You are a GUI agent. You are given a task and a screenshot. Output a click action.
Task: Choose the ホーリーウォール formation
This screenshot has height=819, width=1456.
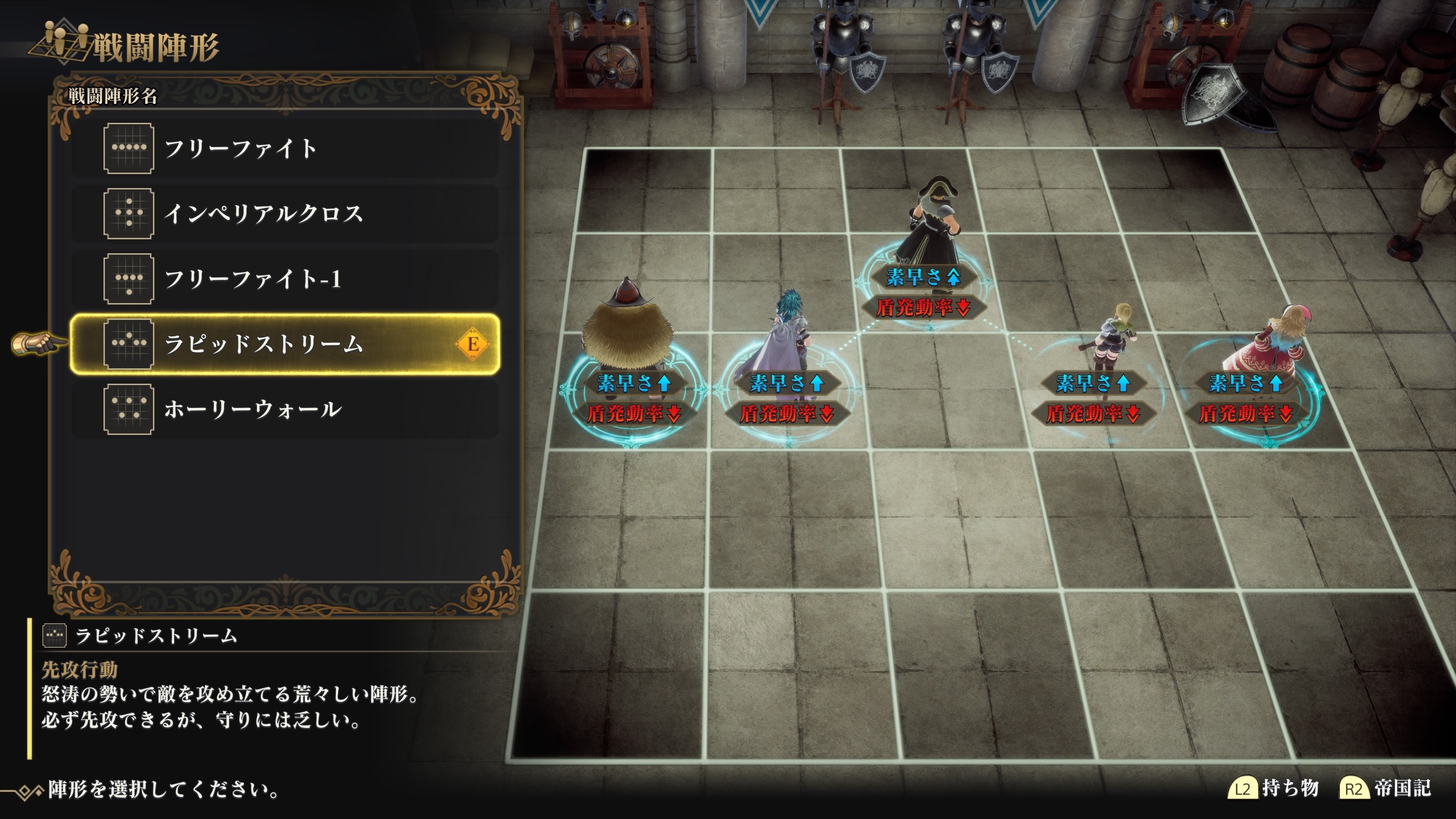coord(285,409)
